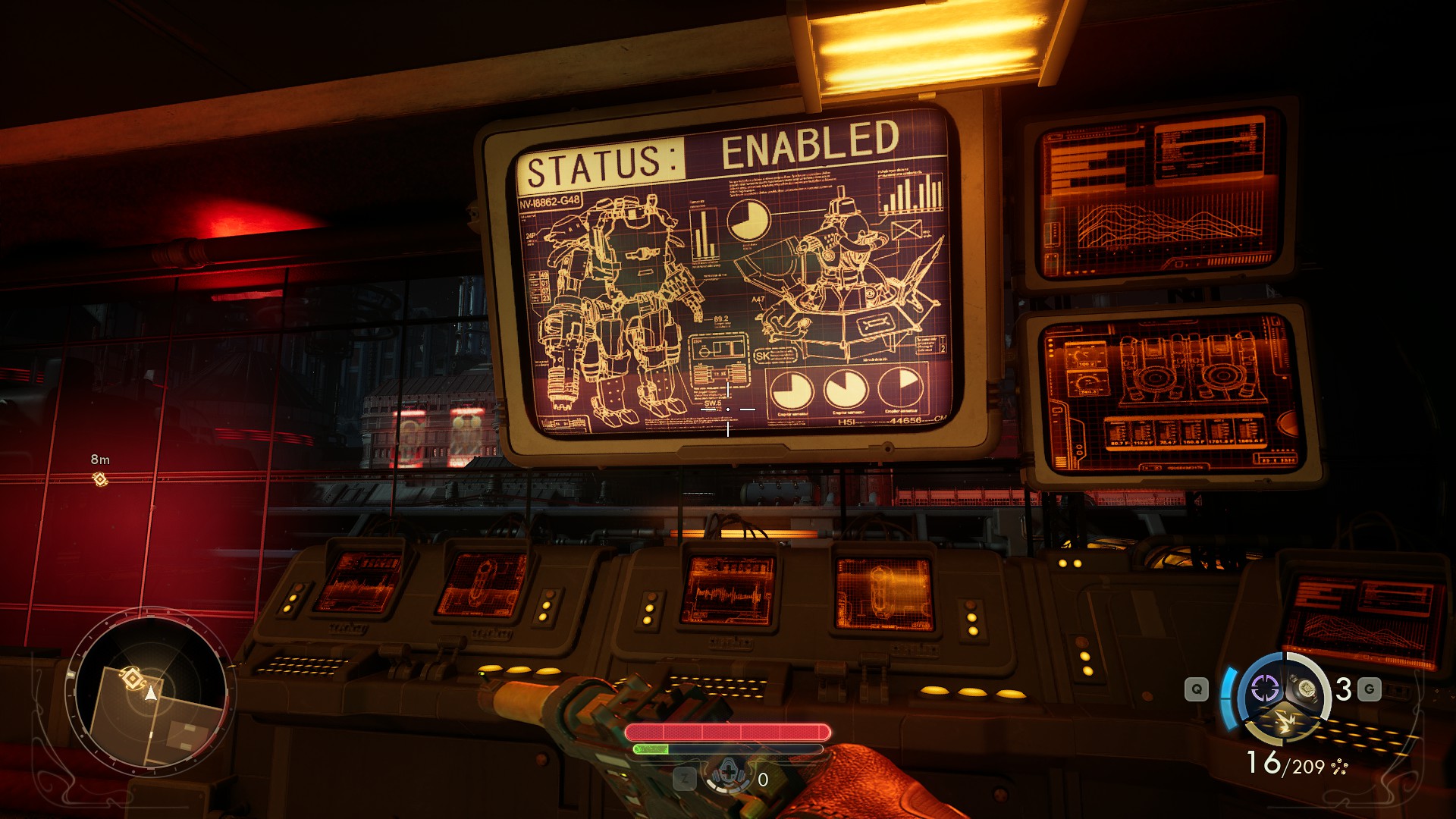Click the 8m objective waypoint marker
Screen dimensions: 1456x819
point(99,479)
